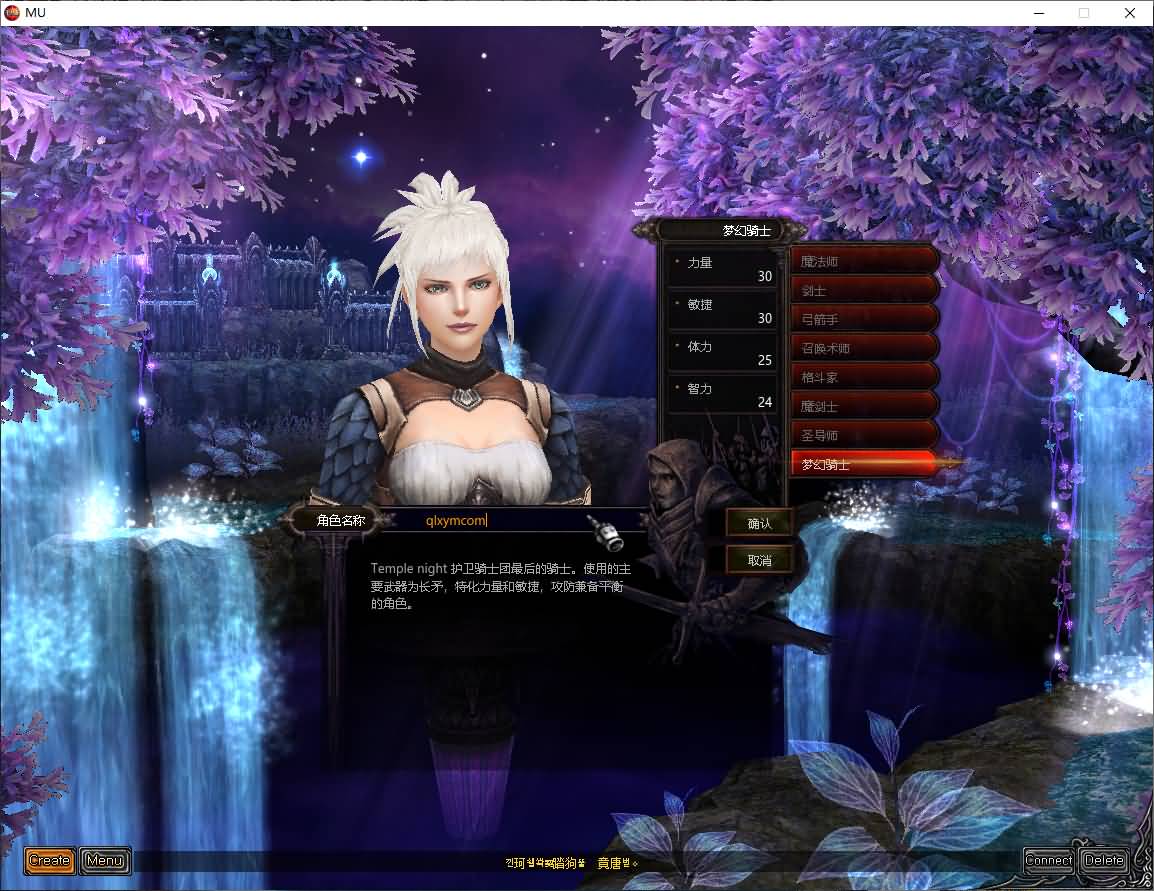The height and width of the screenshot is (891, 1154).
Task: Open the Menu button
Action: [x=105, y=860]
